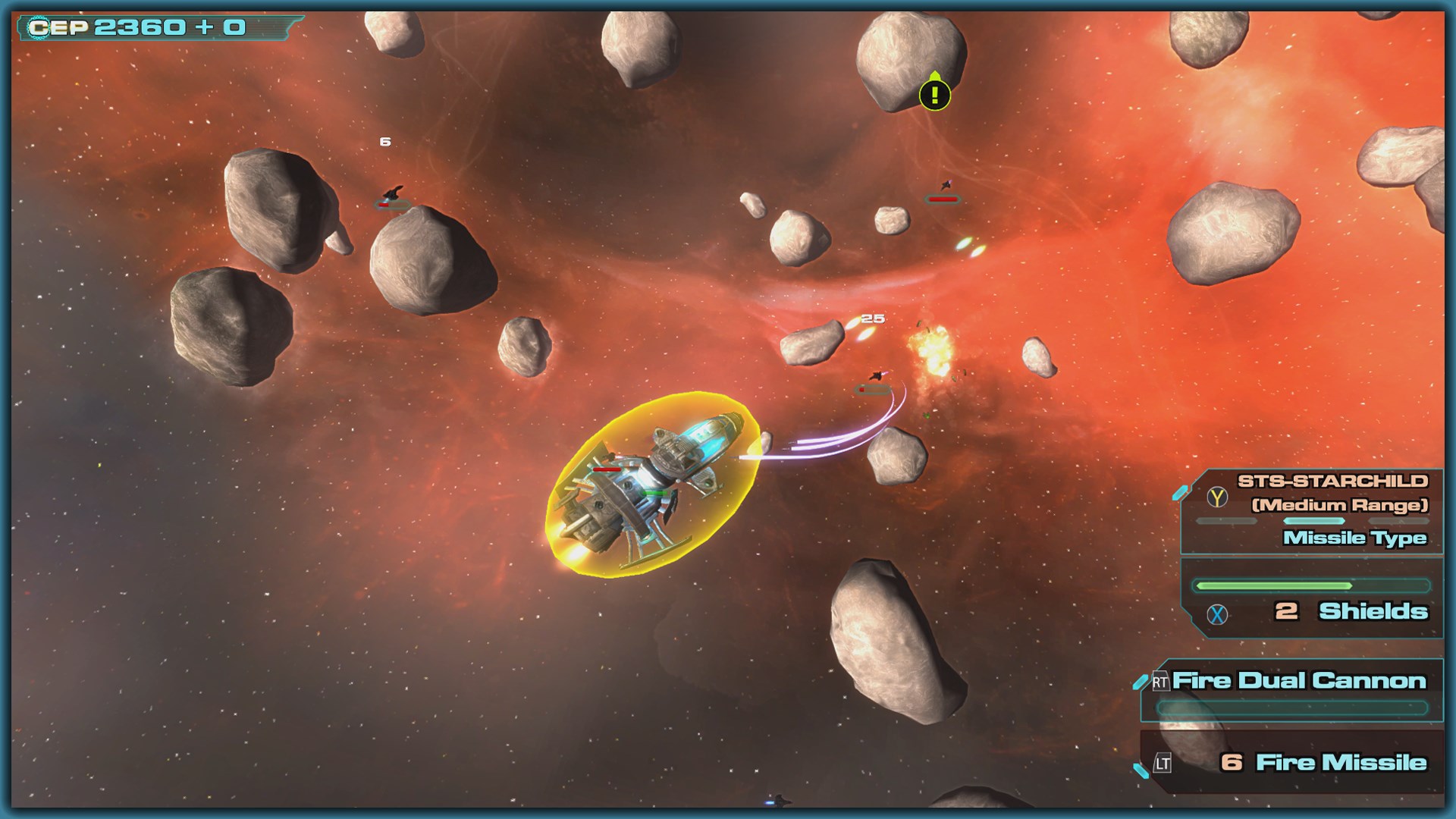This screenshot has width=1456, height=819.
Task: Click the yellow exclamation mark objective marker
Action: [x=934, y=94]
